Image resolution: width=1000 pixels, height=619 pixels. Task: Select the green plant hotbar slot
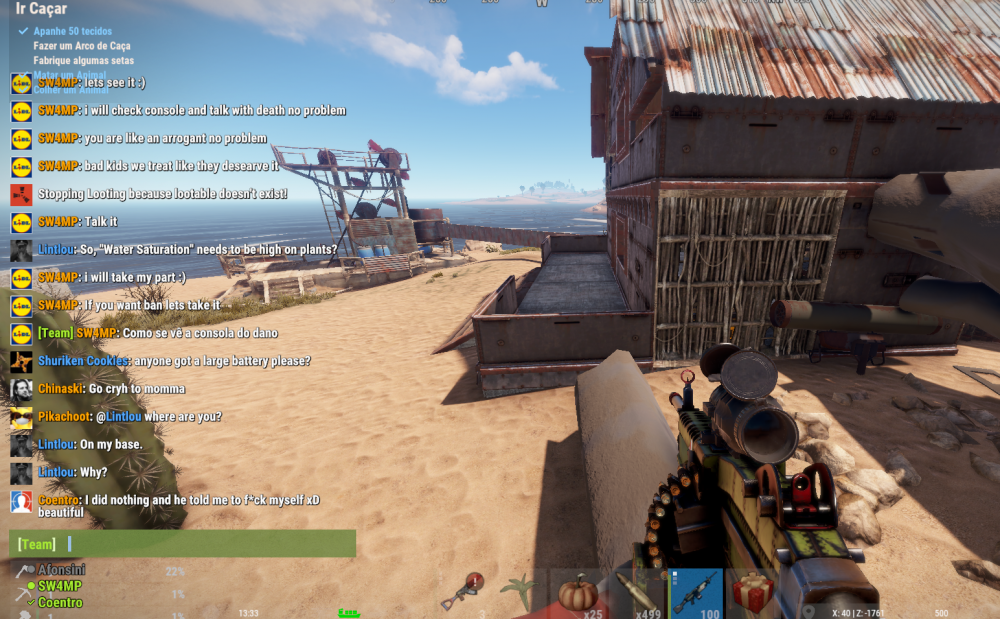(520, 593)
